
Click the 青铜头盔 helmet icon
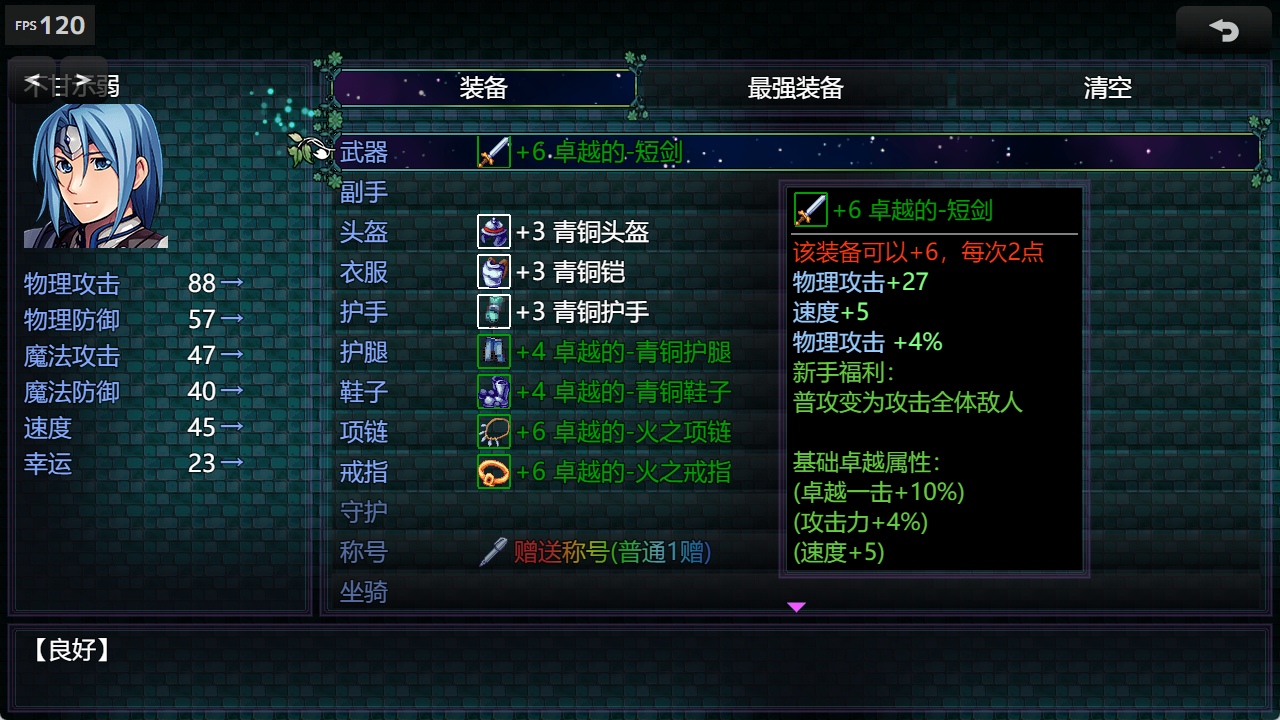(493, 231)
